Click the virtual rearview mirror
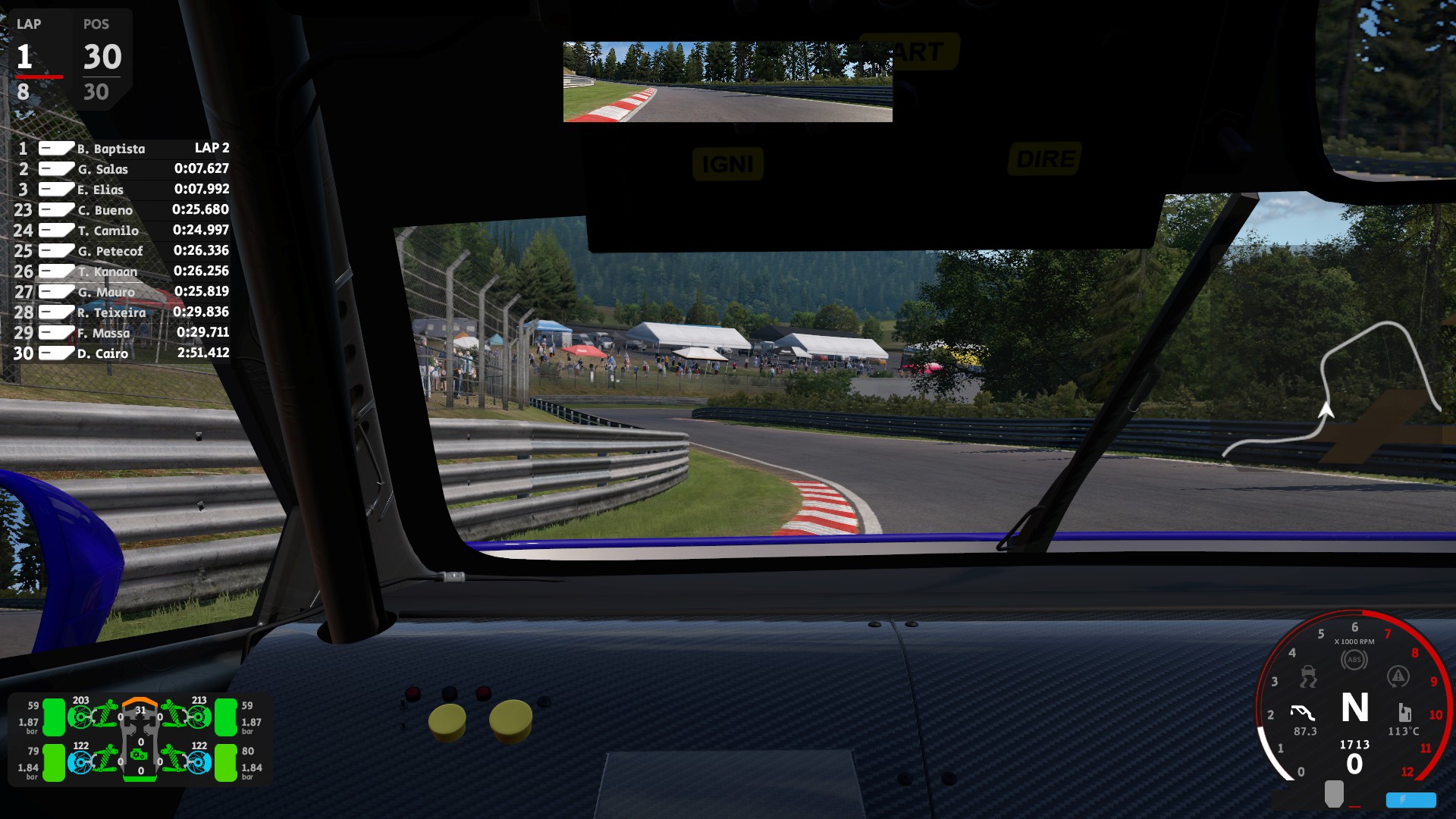 727,82
